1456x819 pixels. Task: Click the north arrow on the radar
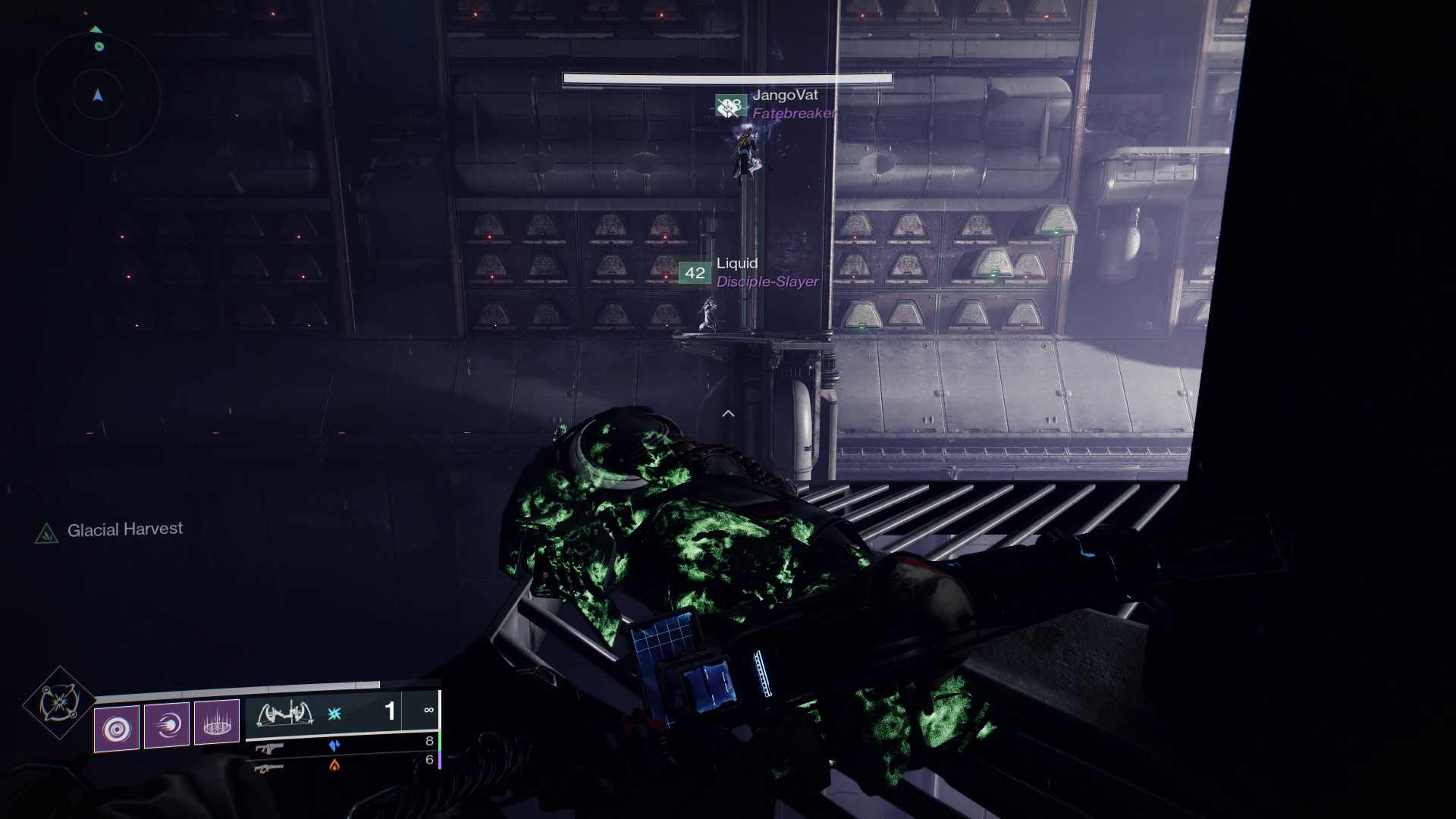tap(96, 29)
